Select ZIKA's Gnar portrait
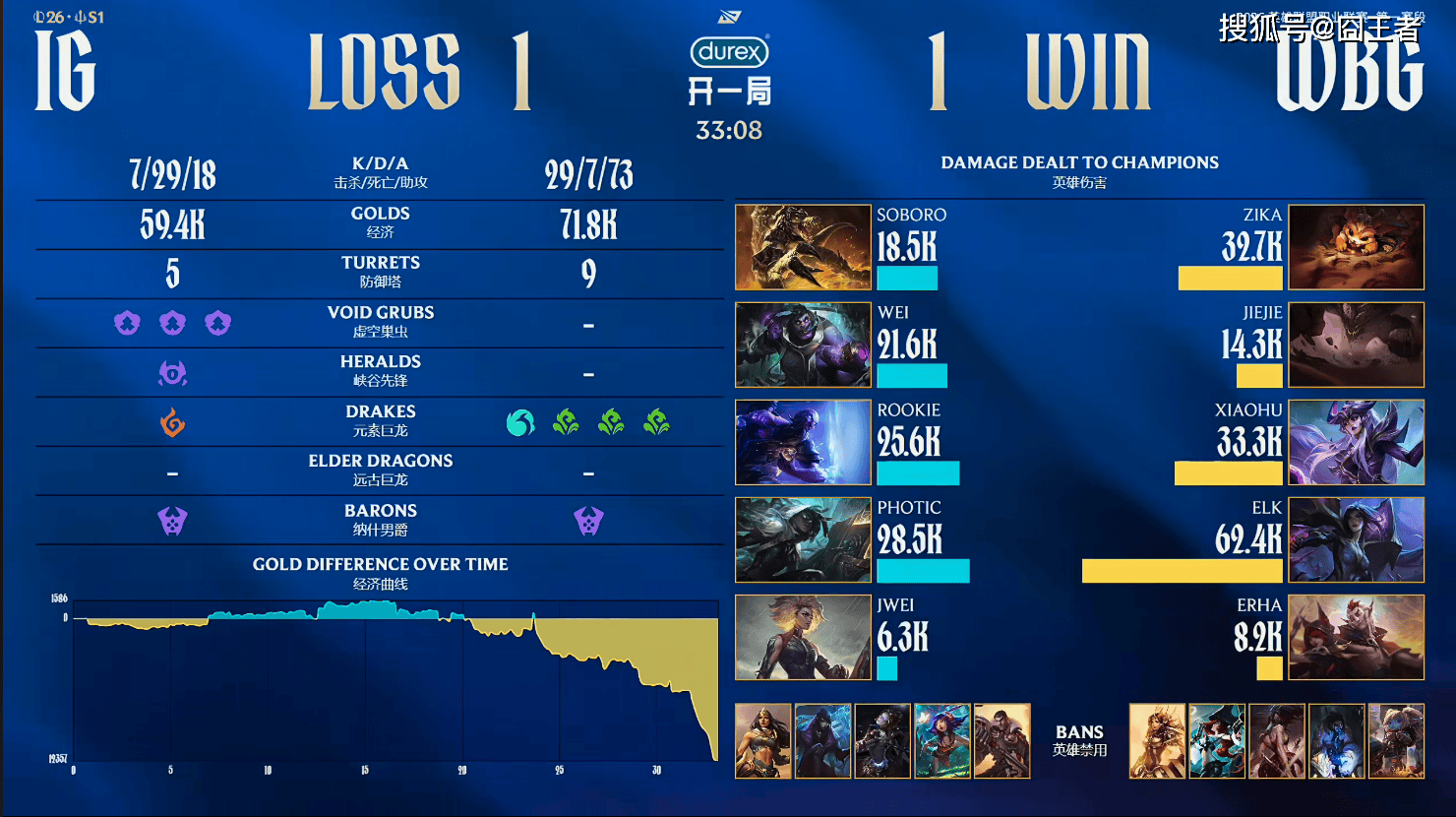1456x817 pixels. [x=1357, y=247]
